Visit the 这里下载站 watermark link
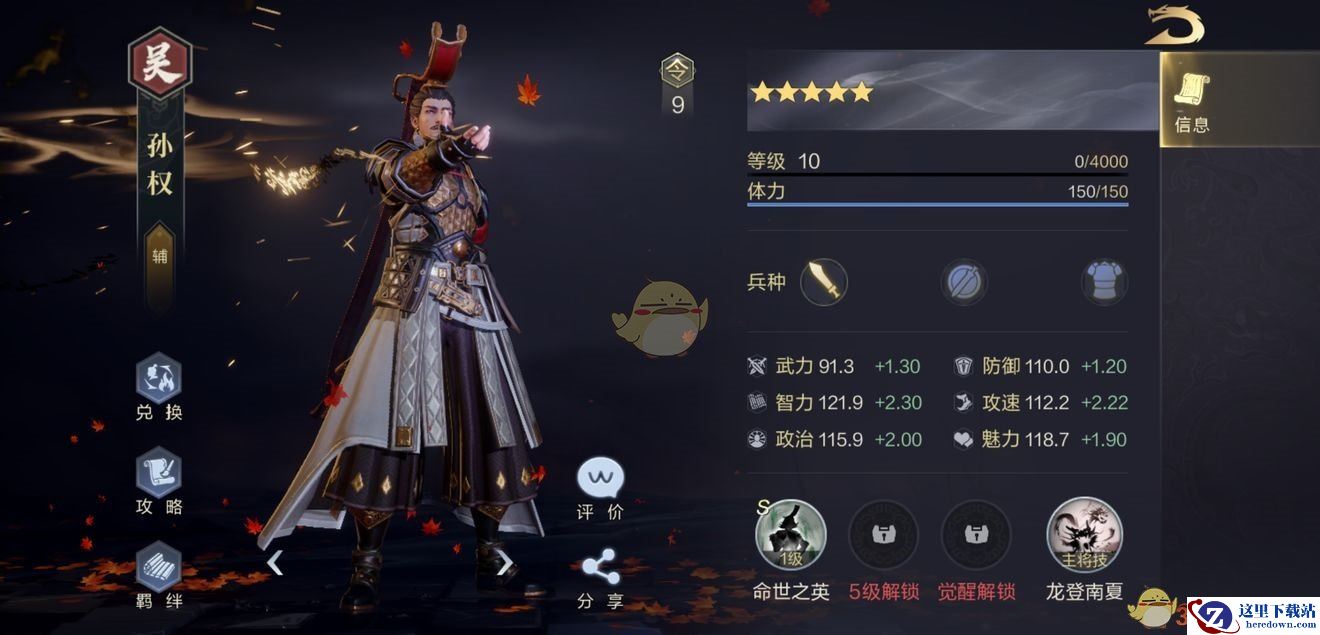The height and width of the screenshot is (635, 1320). 1253,615
